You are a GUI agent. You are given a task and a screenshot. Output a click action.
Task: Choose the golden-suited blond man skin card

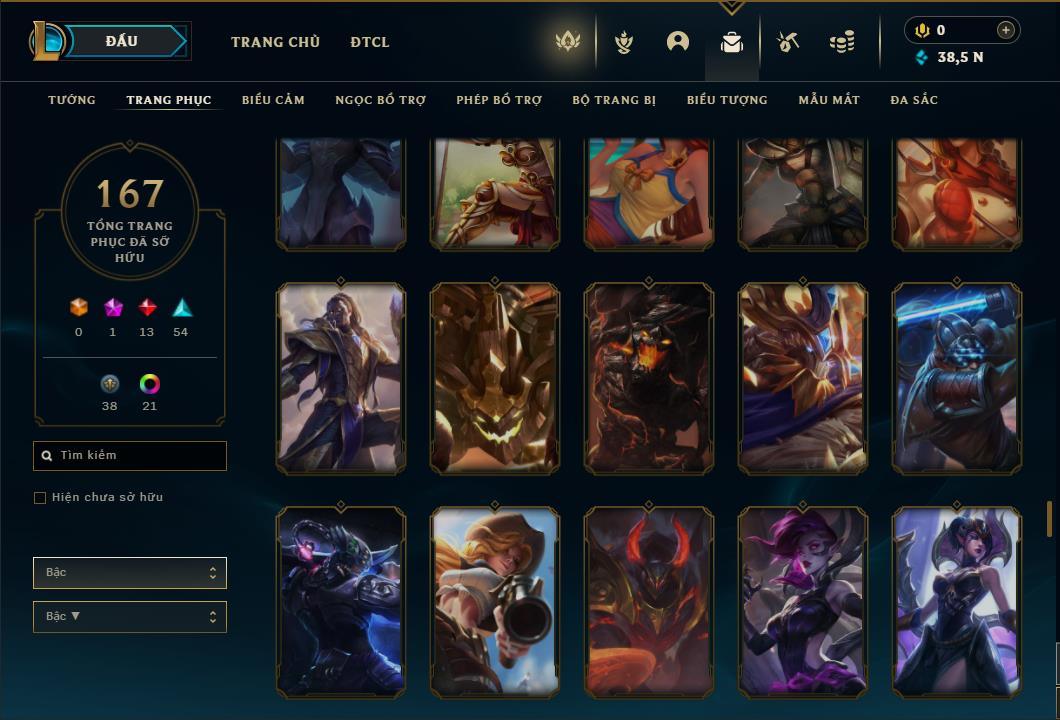click(x=341, y=378)
